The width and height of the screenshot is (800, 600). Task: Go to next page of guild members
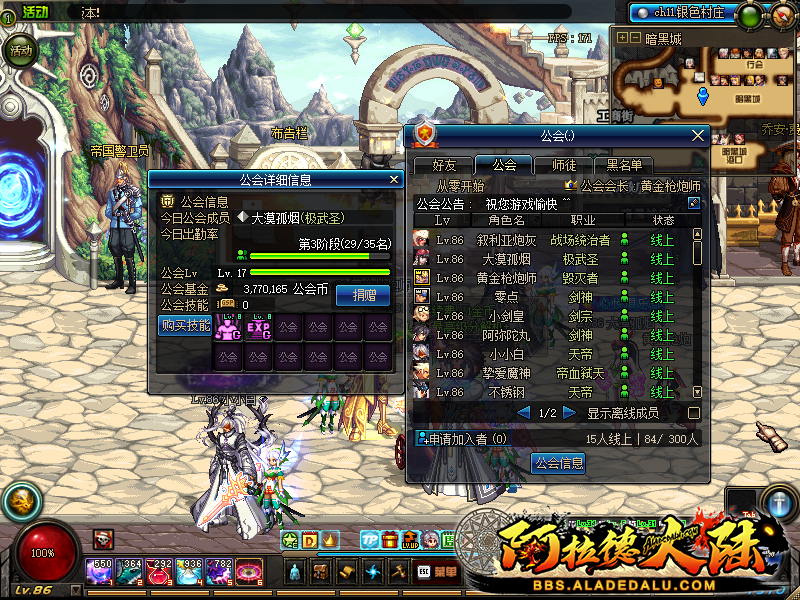pyautogui.click(x=570, y=413)
